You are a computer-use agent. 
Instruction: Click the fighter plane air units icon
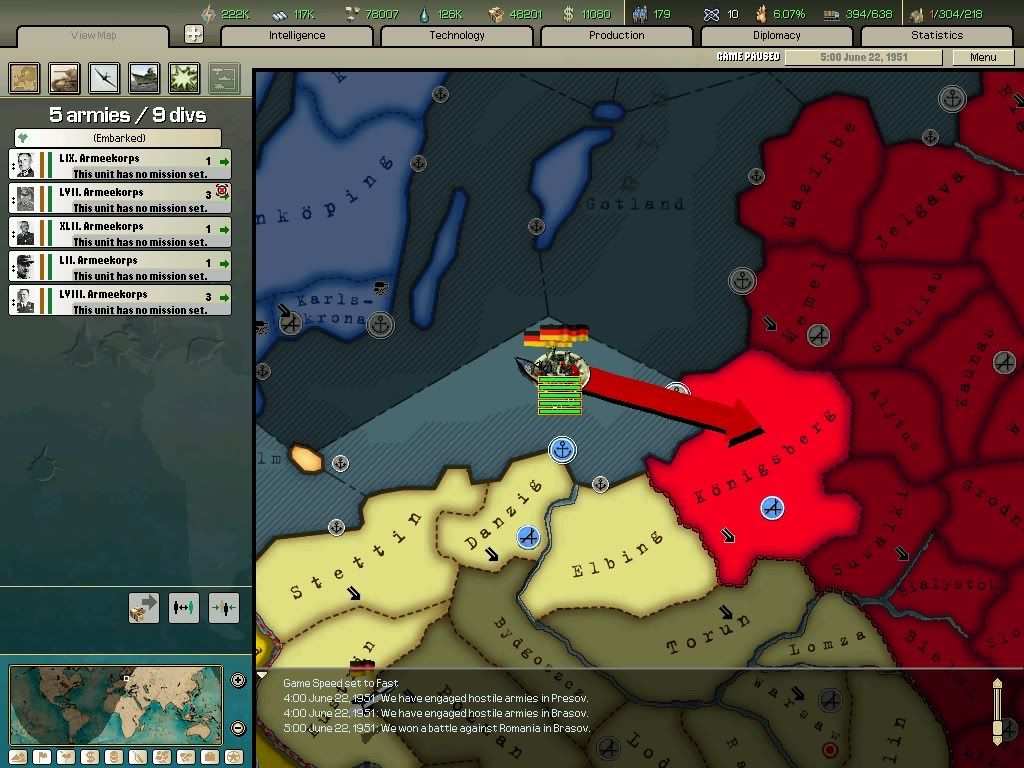click(104, 77)
